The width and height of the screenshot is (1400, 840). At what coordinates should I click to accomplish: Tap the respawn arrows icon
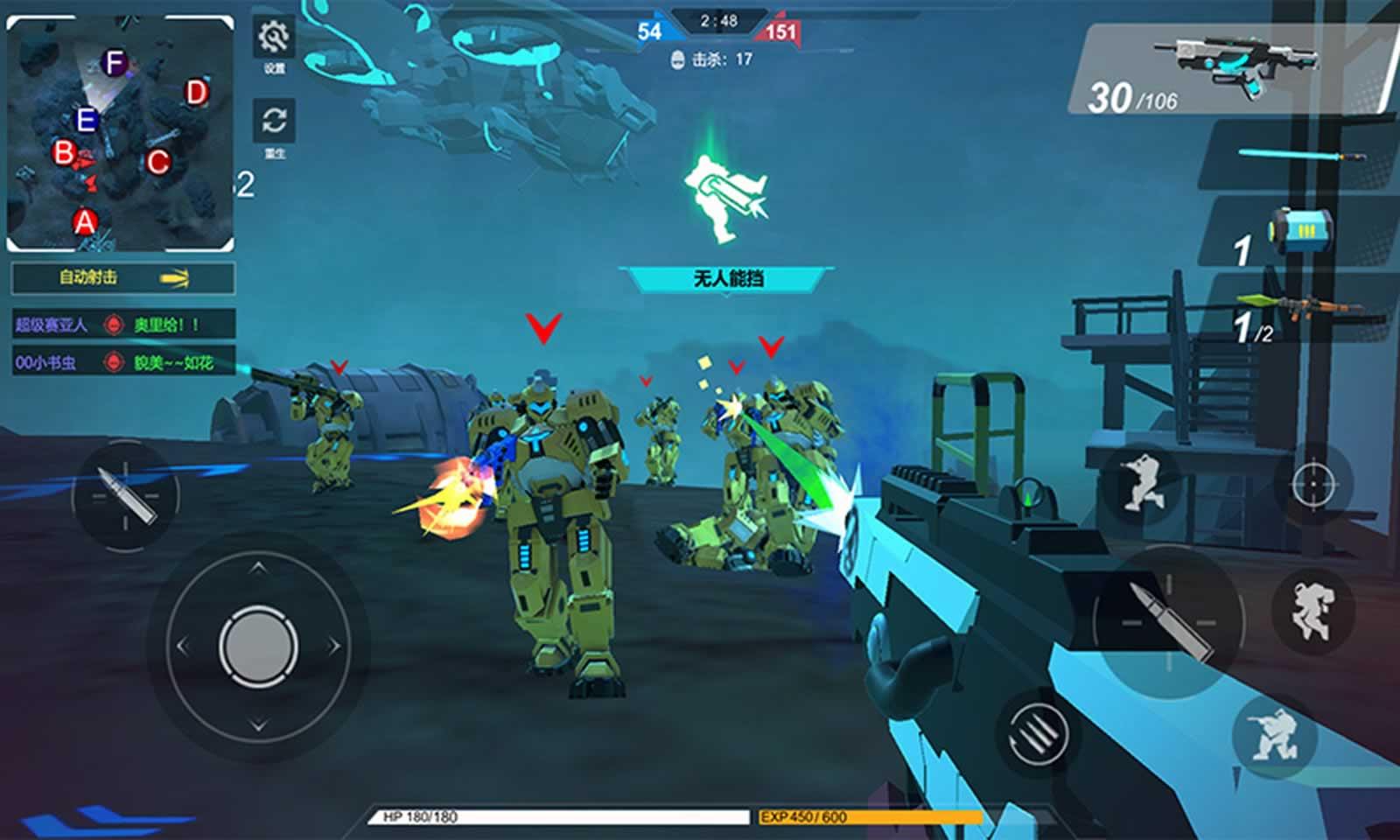coord(274,121)
